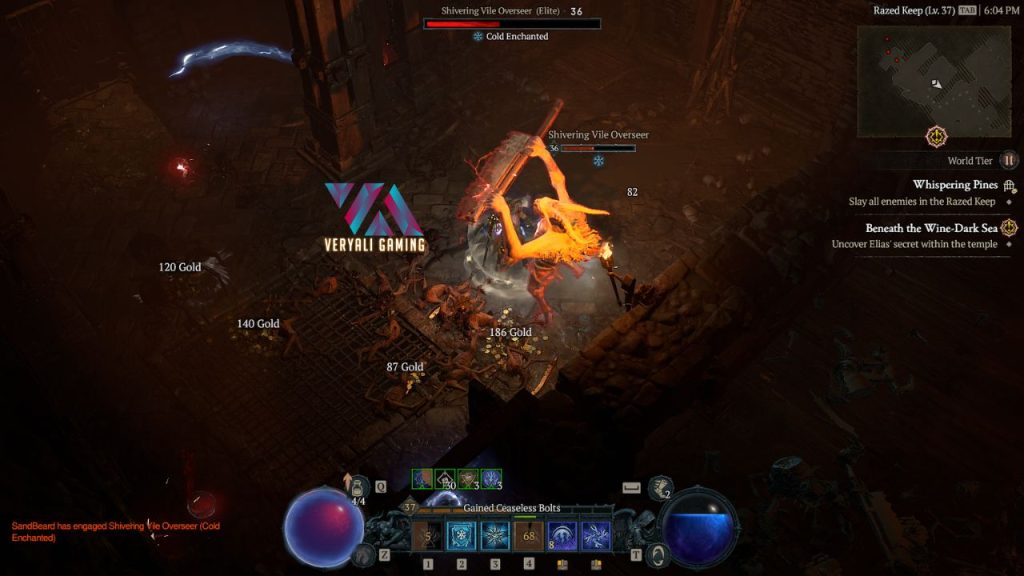The height and width of the screenshot is (576, 1024).
Task: Select the skill slot with cooldown 68
Action: tap(529, 537)
